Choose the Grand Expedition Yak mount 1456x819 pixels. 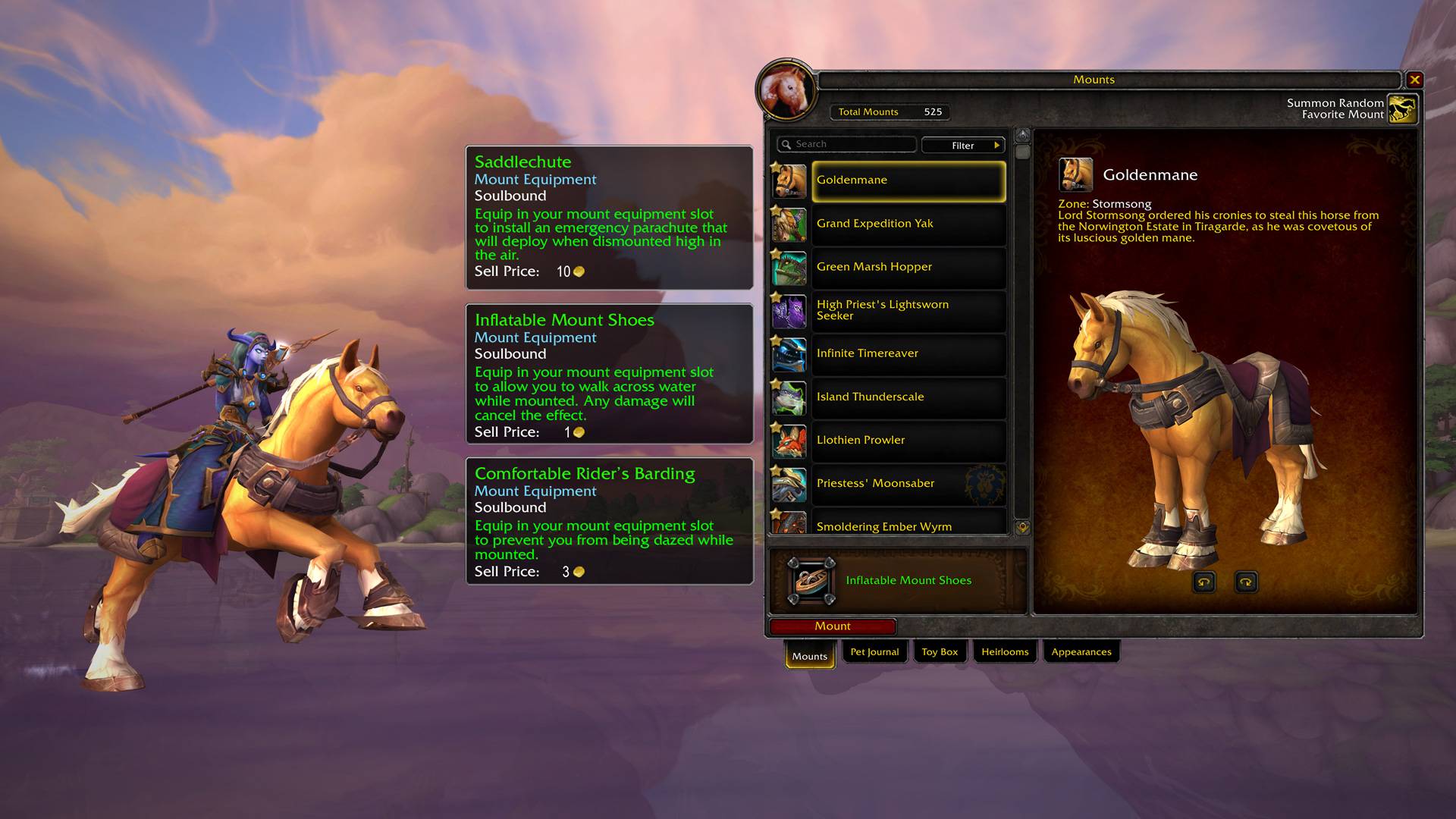908,224
